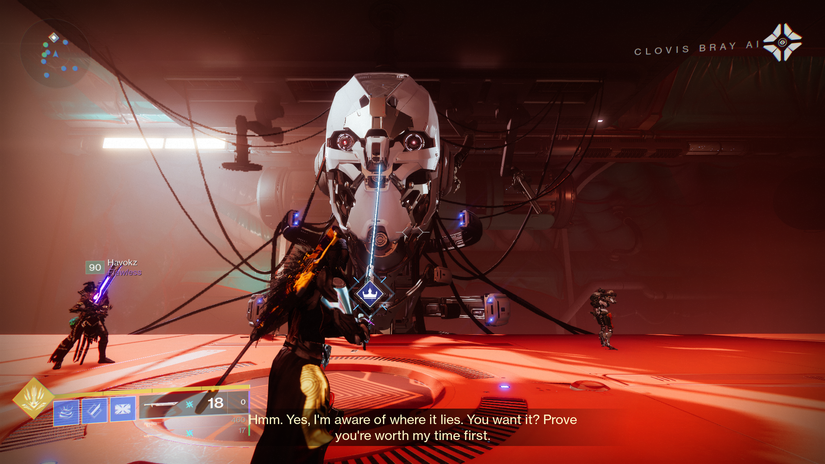825x464 pixels.
Task: Select the Havokz player nameplate
Action: click(123, 264)
